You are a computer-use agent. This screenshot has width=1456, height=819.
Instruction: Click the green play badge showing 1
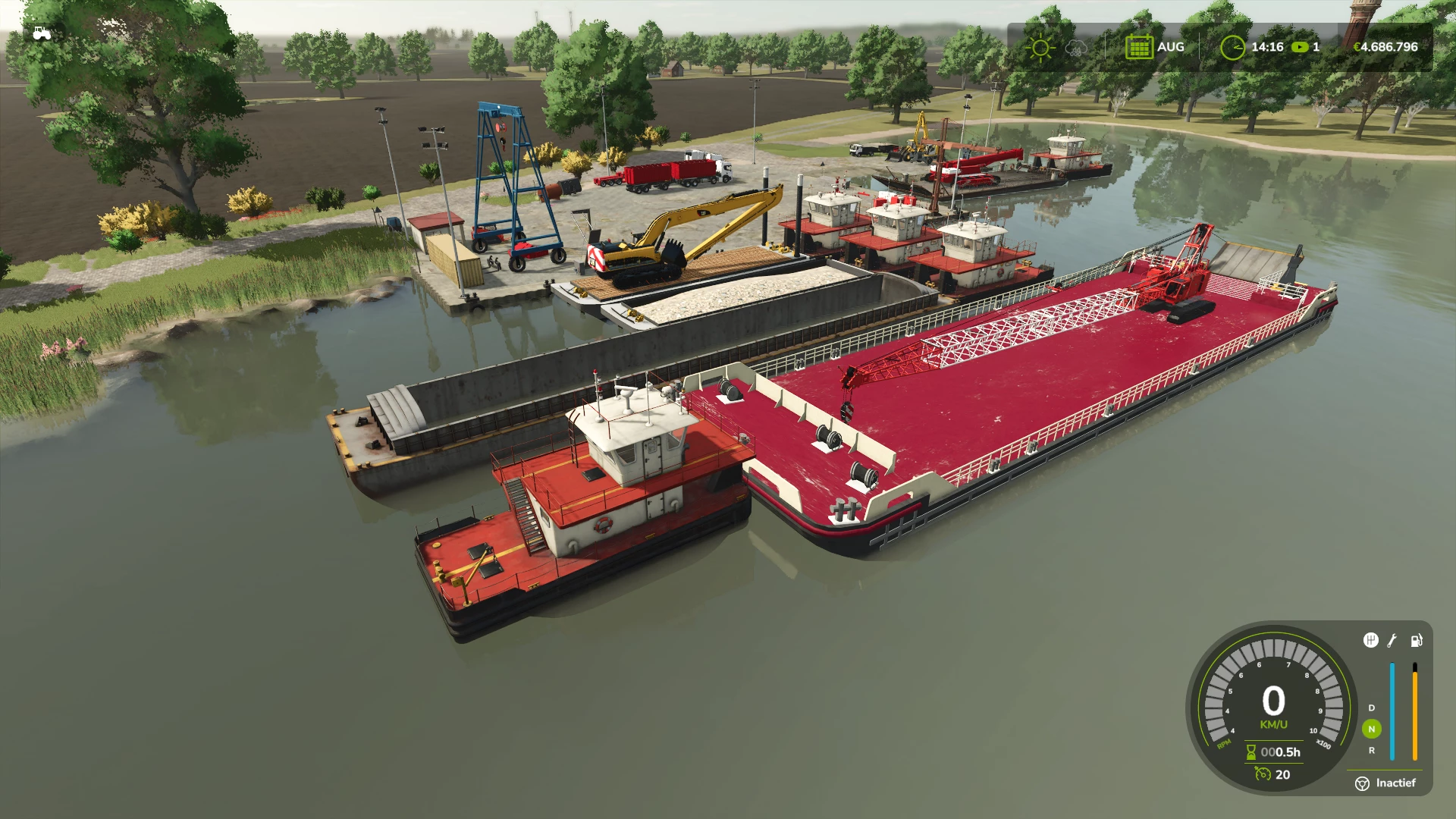click(x=1304, y=47)
